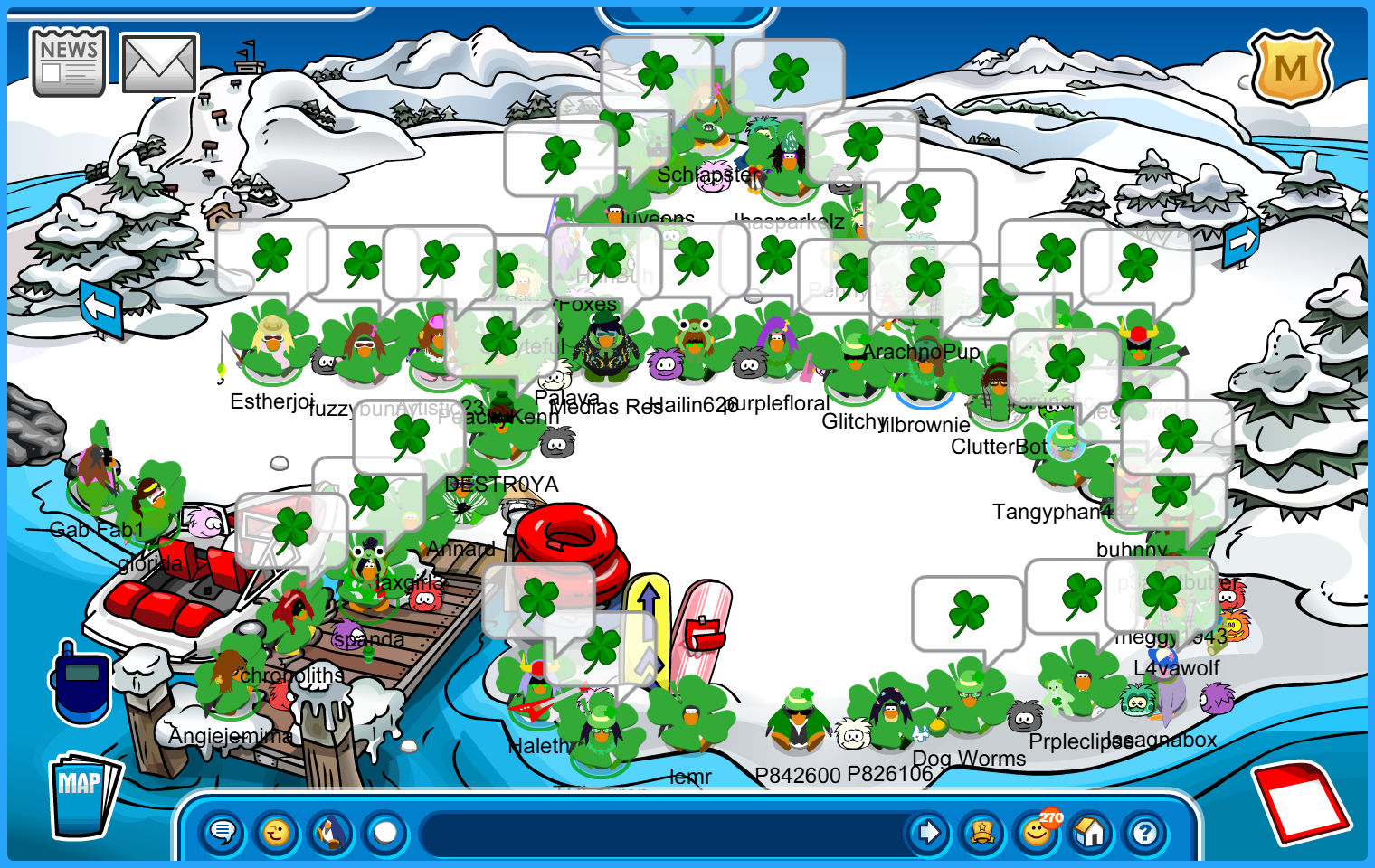Select the snowball throw button
This screenshot has height=868, width=1375.
click(x=385, y=832)
